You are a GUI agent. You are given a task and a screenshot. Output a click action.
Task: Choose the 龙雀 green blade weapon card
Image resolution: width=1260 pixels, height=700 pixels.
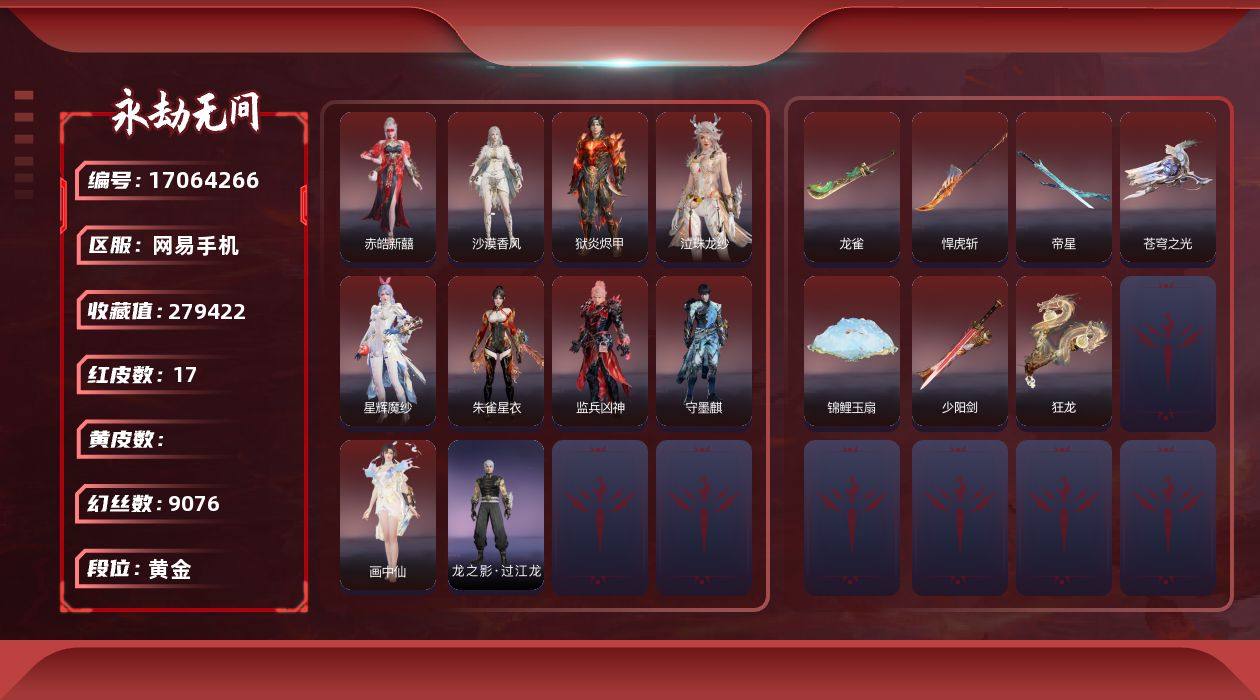pos(852,187)
